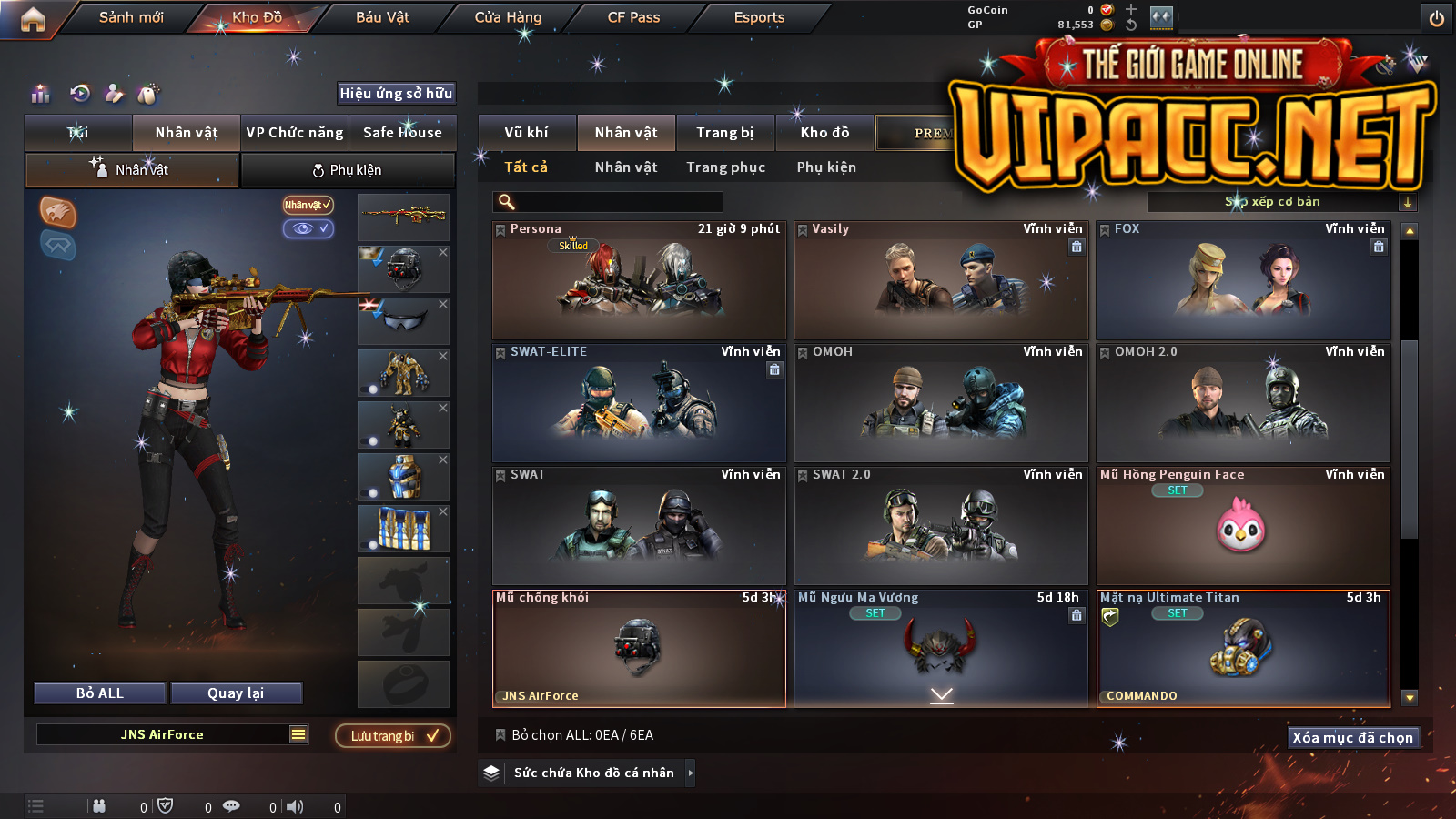Go to the Sảnh mới lobby tab
Image resolution: width=1456 pixels, height=819 pixels.
(131, 17)
